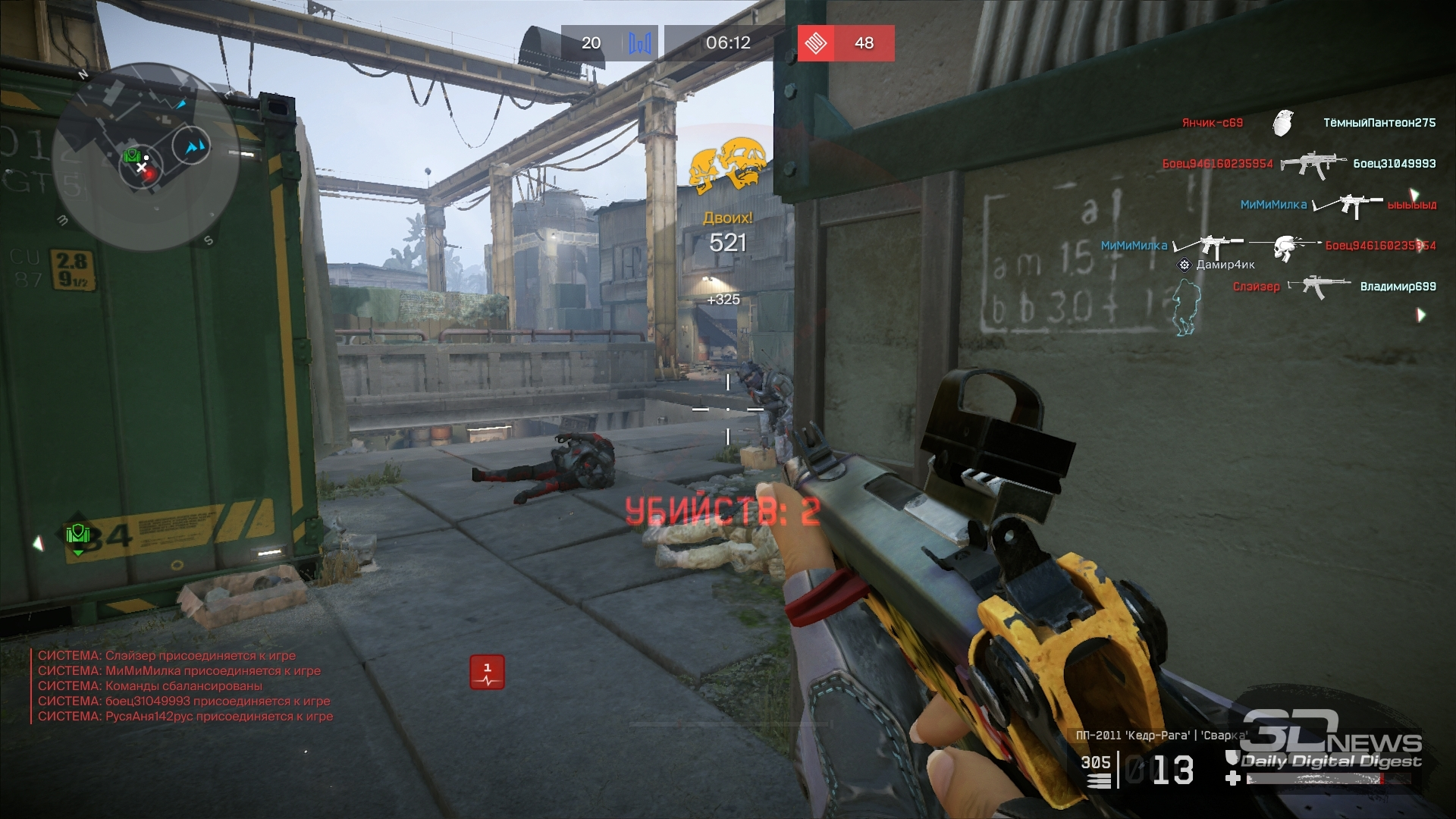Open the 3DNews Daily Digital Digest watermark

pos(1331,741)
